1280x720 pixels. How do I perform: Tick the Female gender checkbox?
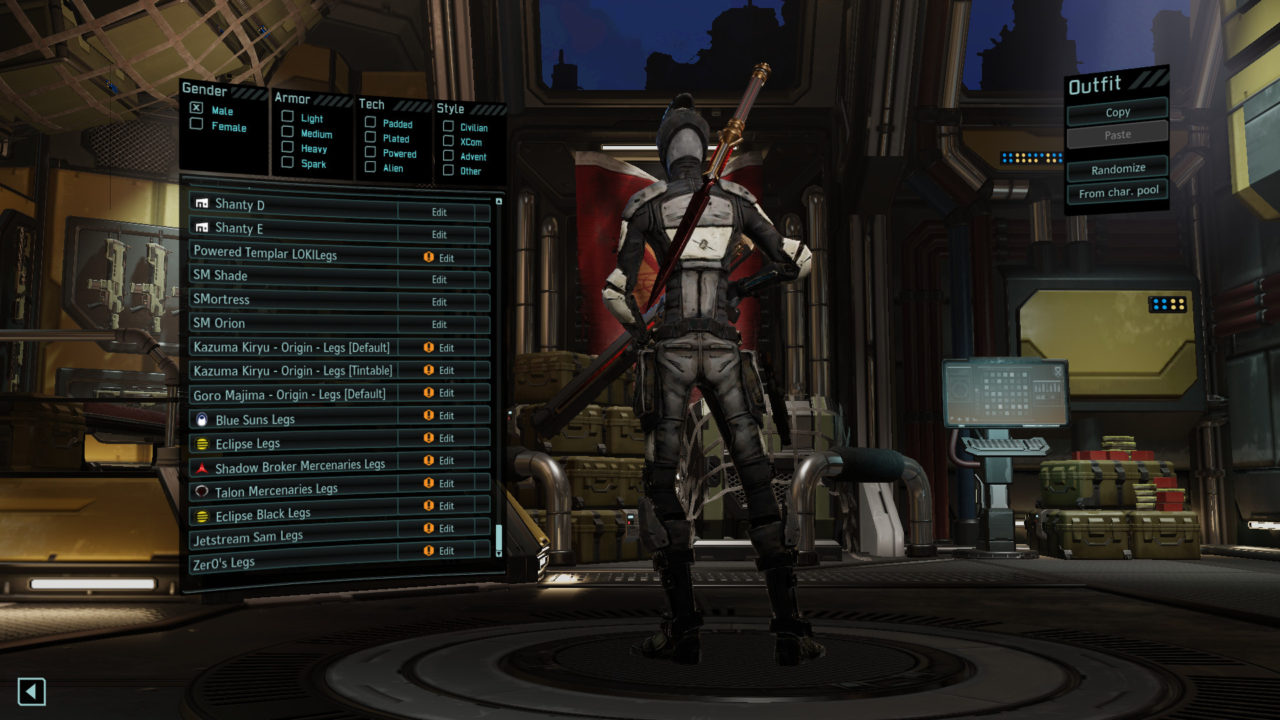[197, 126]
